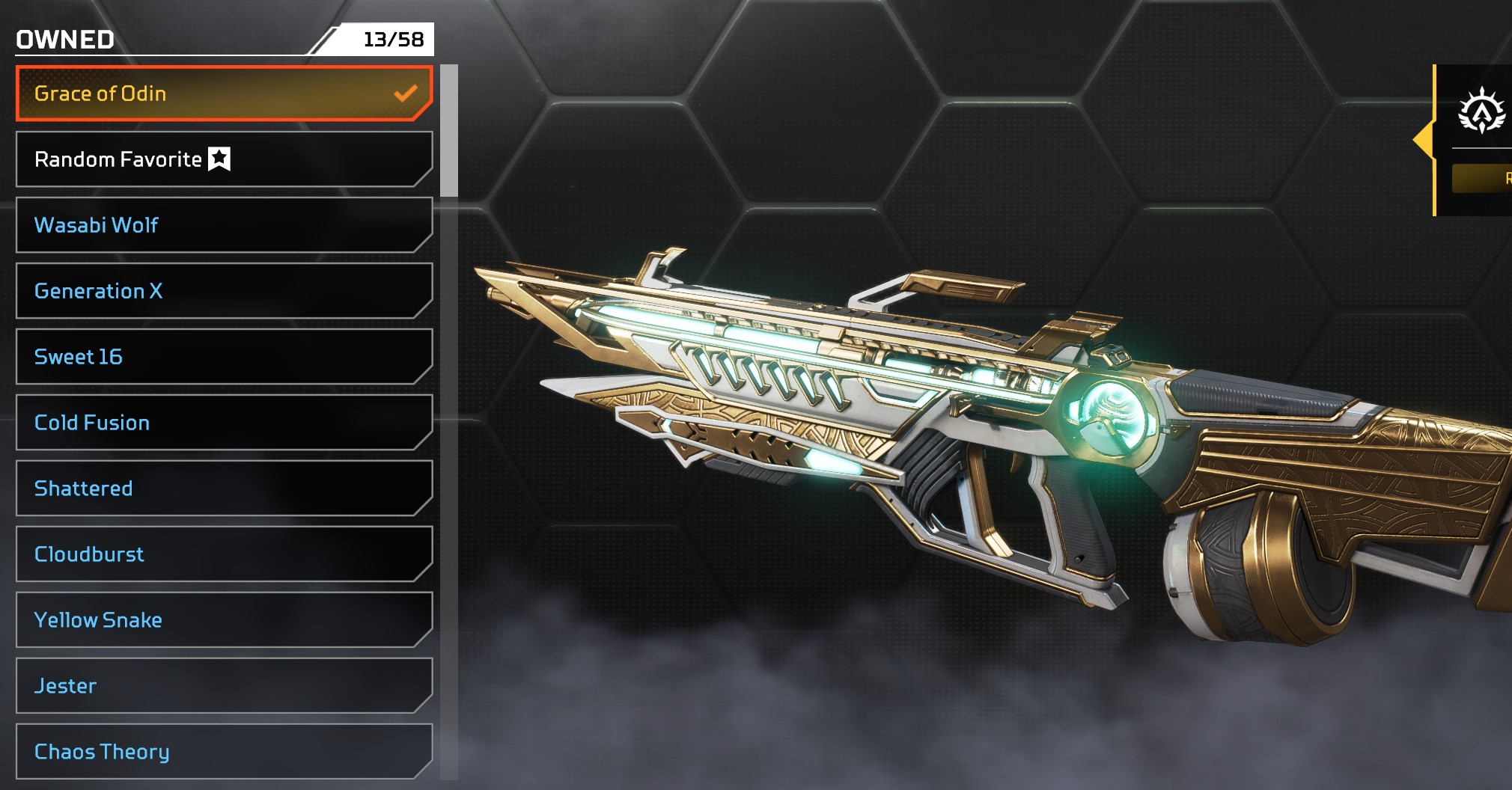
Task: Click the skin list scrollbar thumb
Action: [449, 131]
